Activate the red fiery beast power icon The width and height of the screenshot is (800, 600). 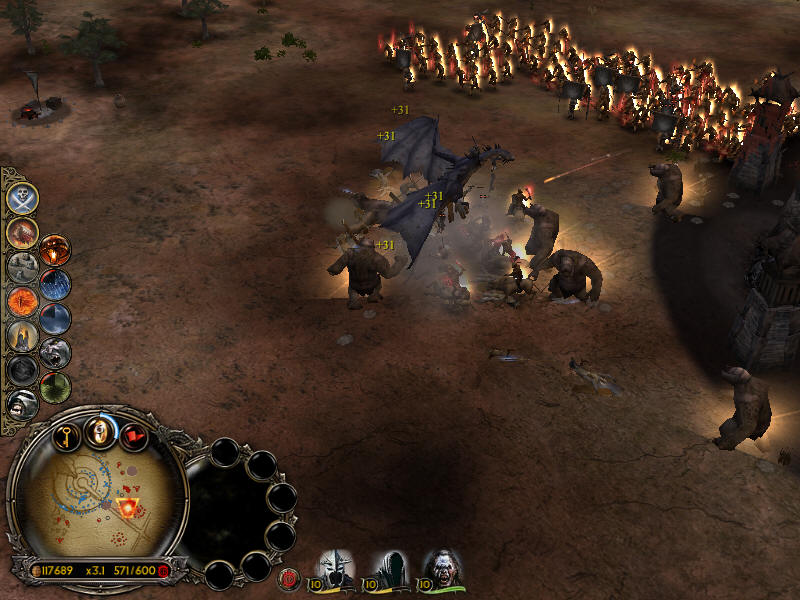click(x=22, y=232)
